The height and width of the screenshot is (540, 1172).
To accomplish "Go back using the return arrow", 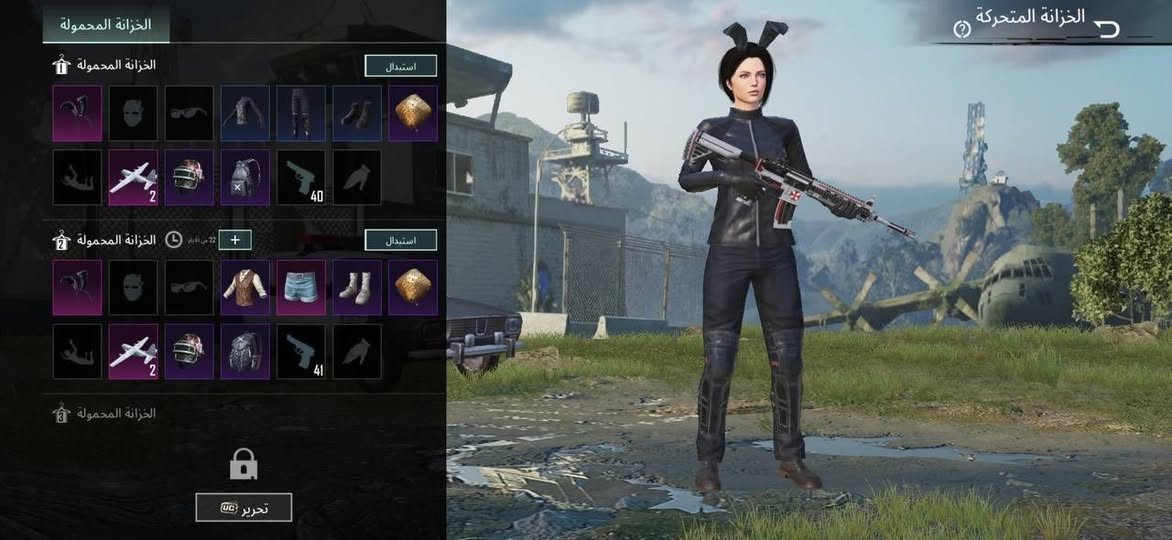I will 1108,29.
